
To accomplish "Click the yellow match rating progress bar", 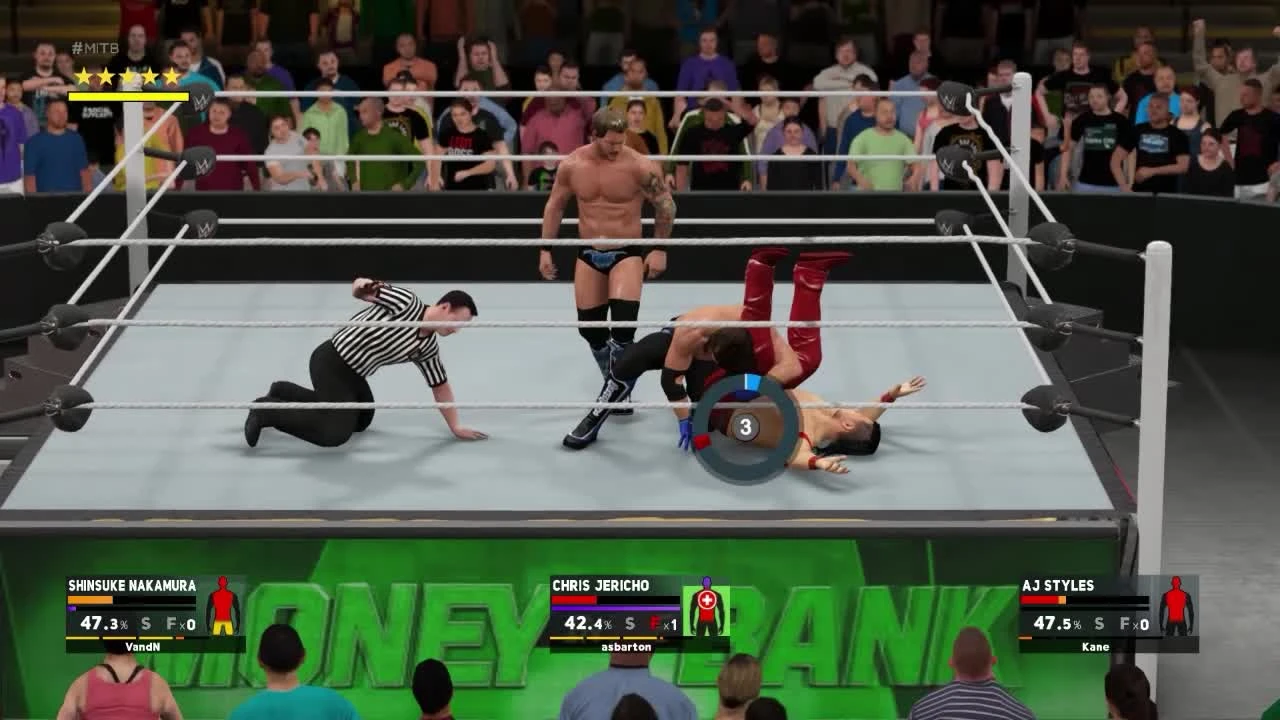I will (127, 95).
